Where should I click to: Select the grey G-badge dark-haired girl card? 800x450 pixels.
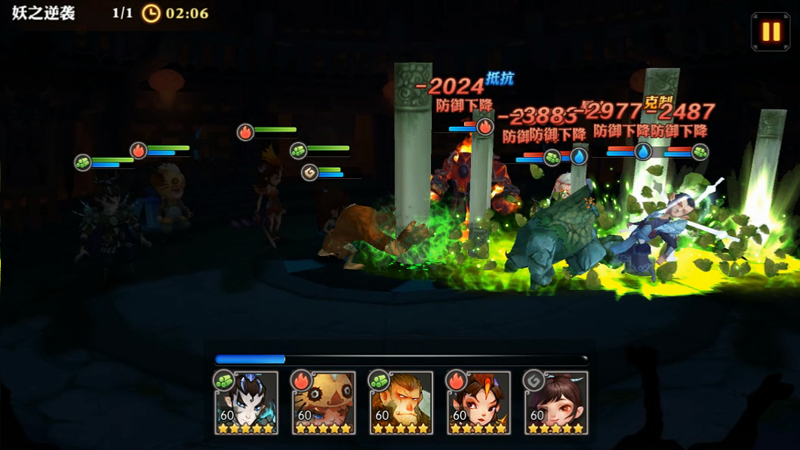(556, 403)
